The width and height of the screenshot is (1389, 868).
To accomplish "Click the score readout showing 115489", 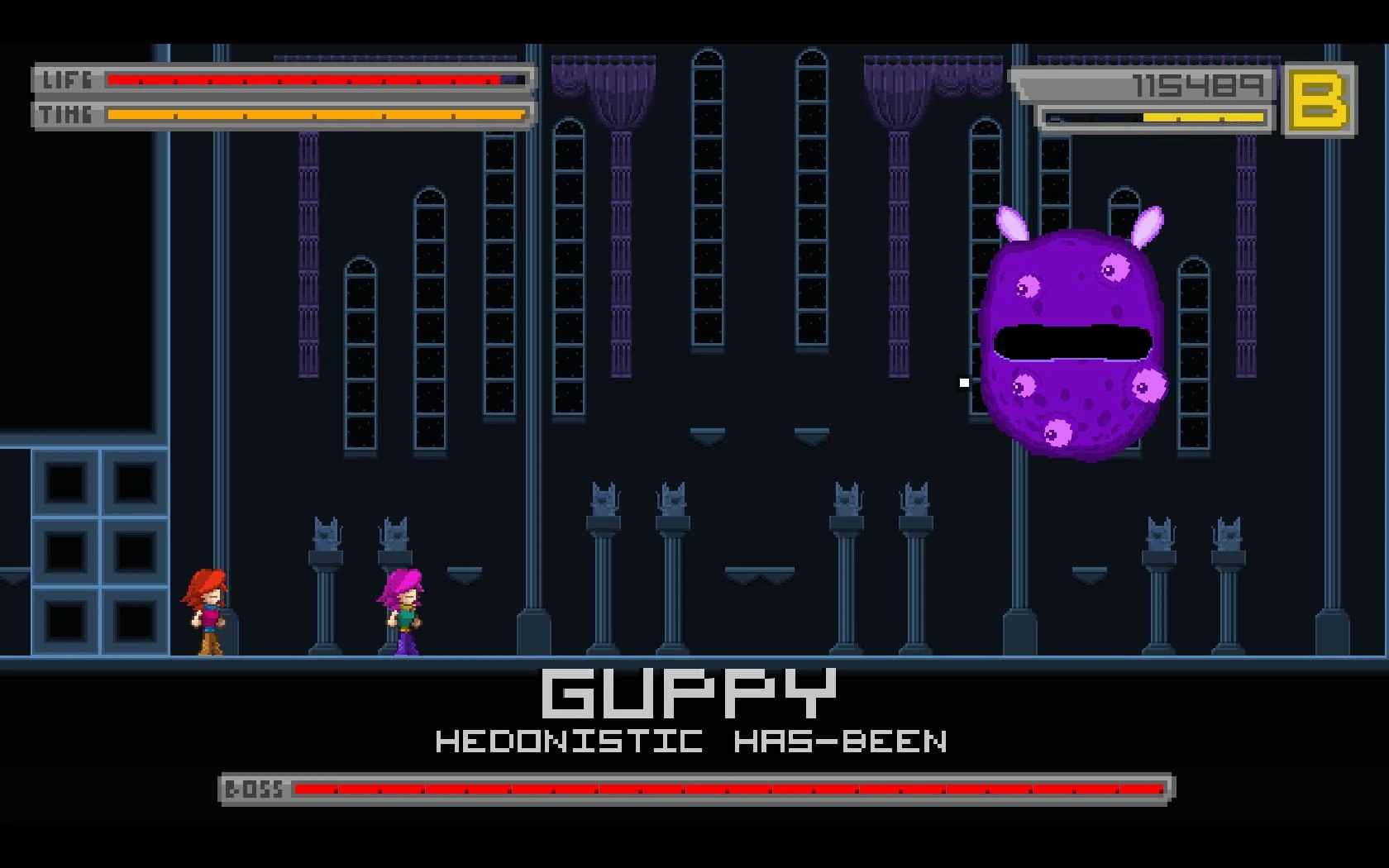I will [1199, 83].
